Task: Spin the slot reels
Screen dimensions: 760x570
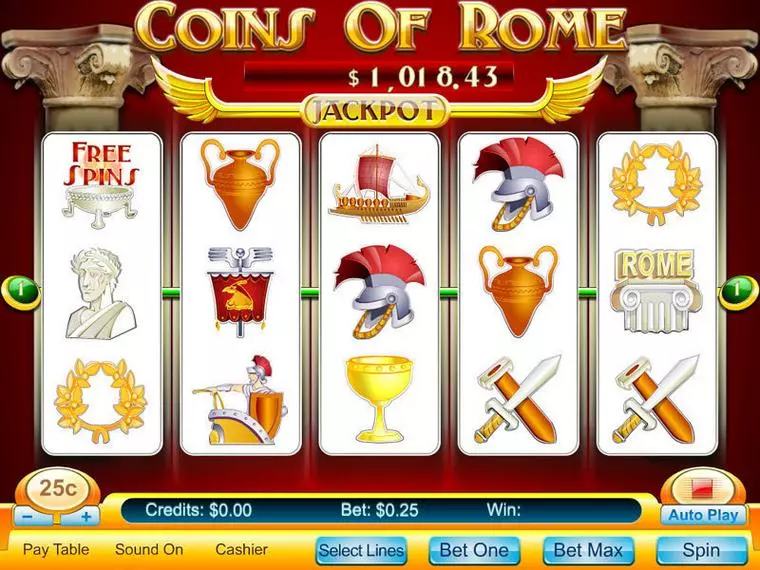Action: click(x=701, y=550)
